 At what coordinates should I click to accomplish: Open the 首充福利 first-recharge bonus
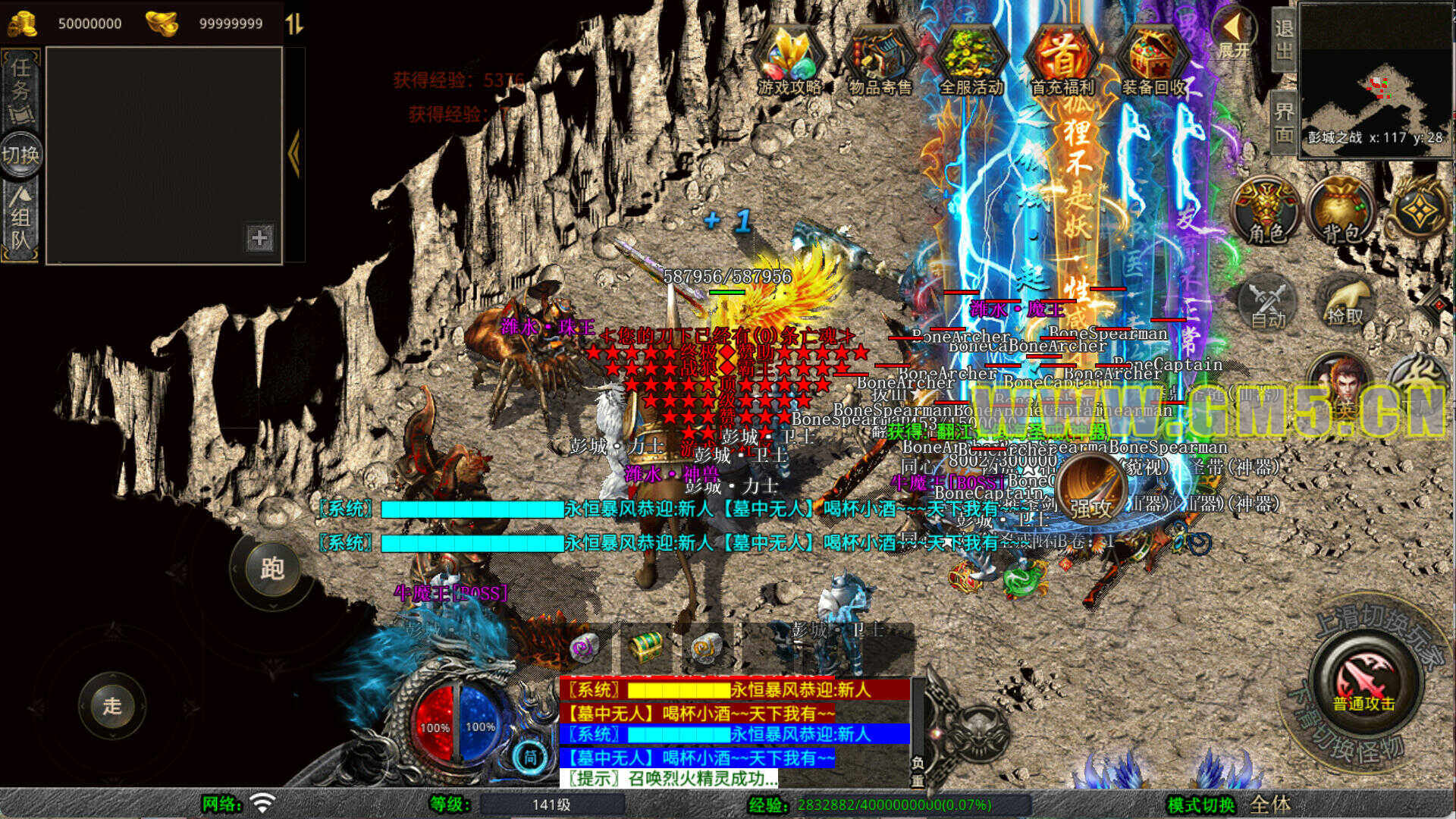coord(1062,61)
